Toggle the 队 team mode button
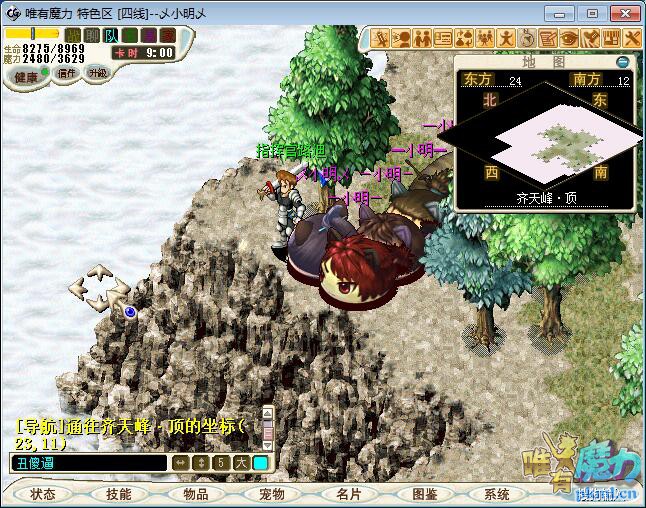The width and height of the screenshot is (646, 508). 111,35
